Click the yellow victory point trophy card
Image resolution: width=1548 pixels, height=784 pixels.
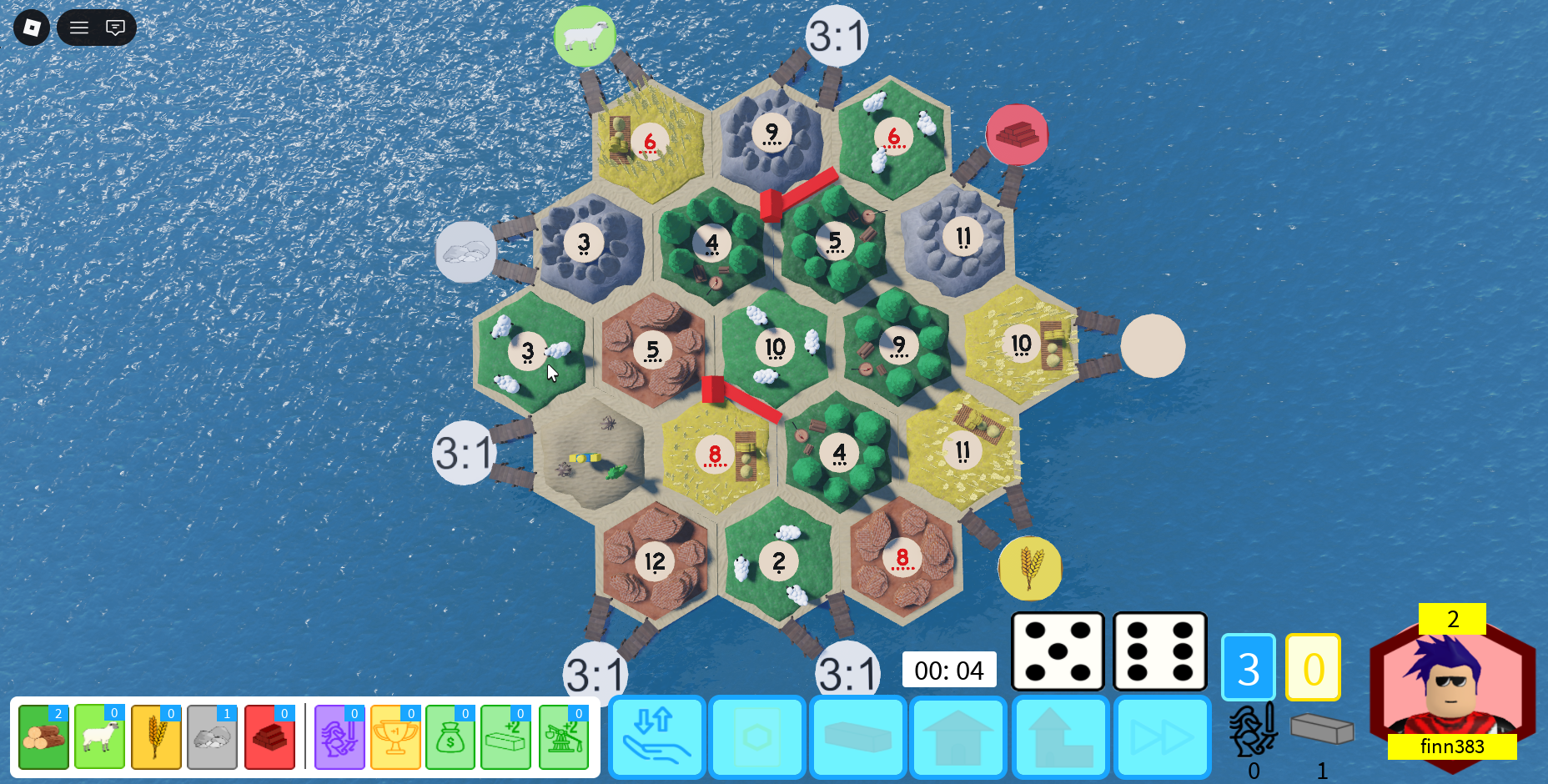pyautogui.click(x=395, y=737)
